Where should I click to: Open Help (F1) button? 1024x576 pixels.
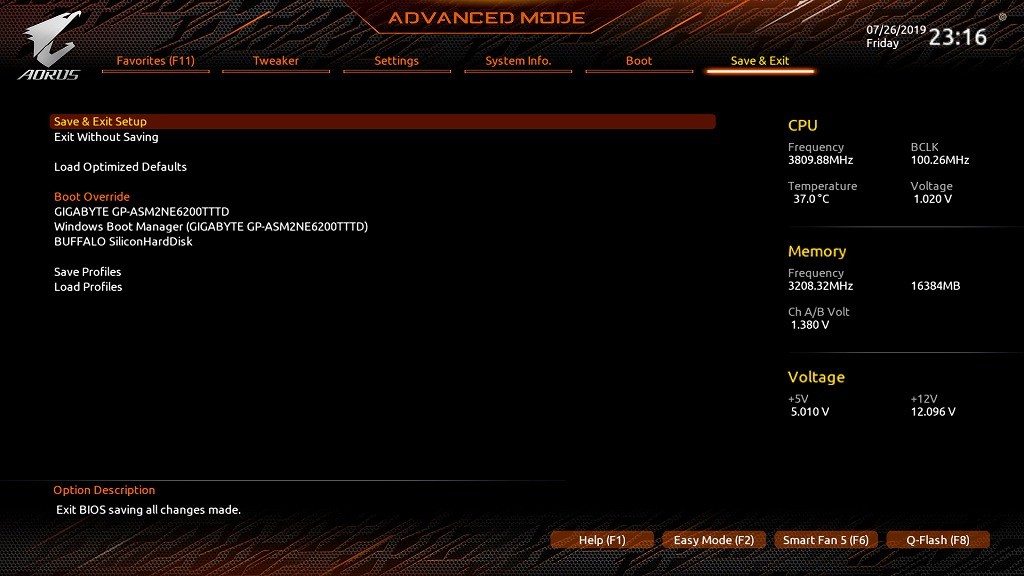(x=602, y=540)
